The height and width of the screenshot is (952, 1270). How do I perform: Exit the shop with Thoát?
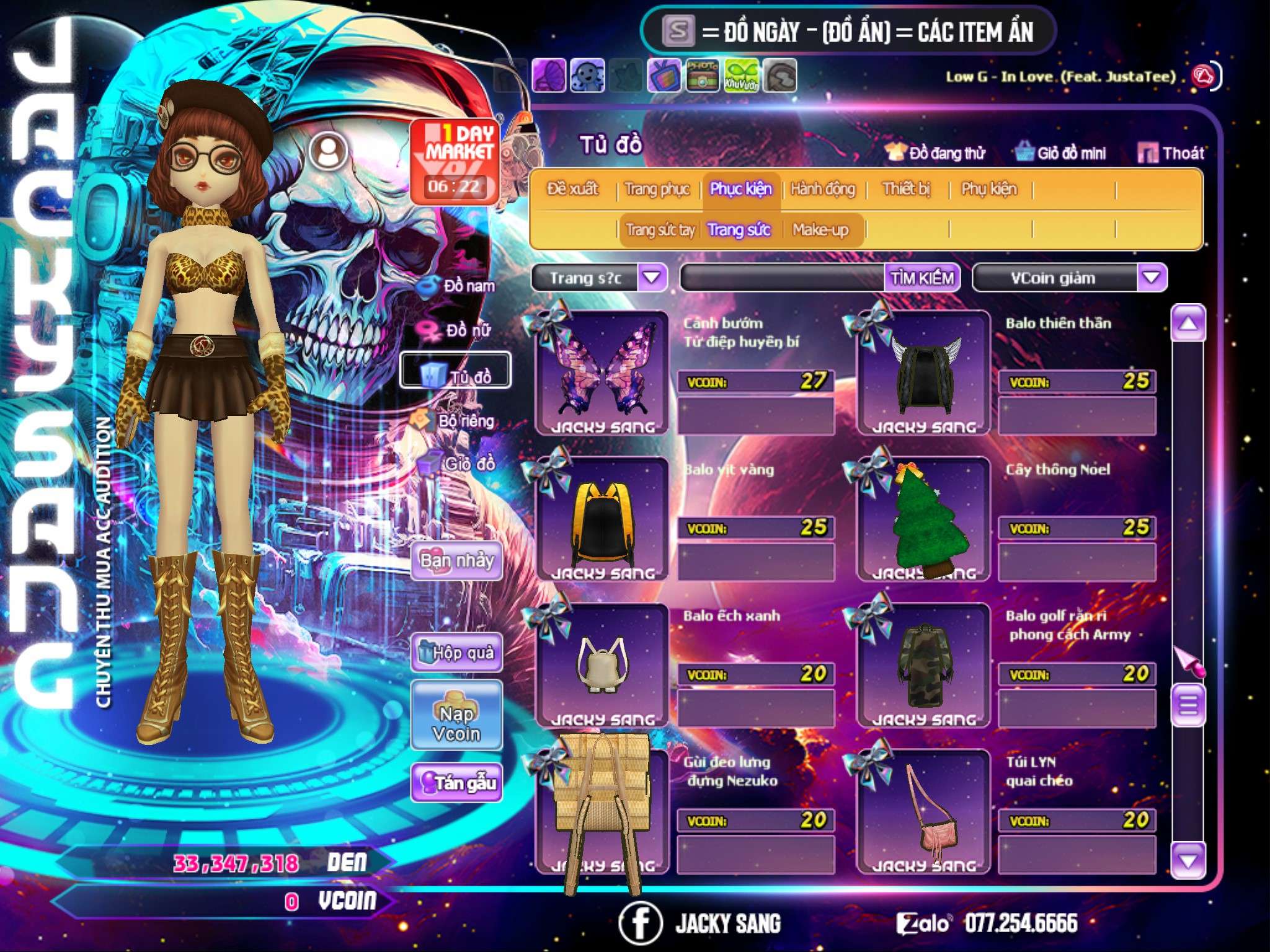(1172, 153)
